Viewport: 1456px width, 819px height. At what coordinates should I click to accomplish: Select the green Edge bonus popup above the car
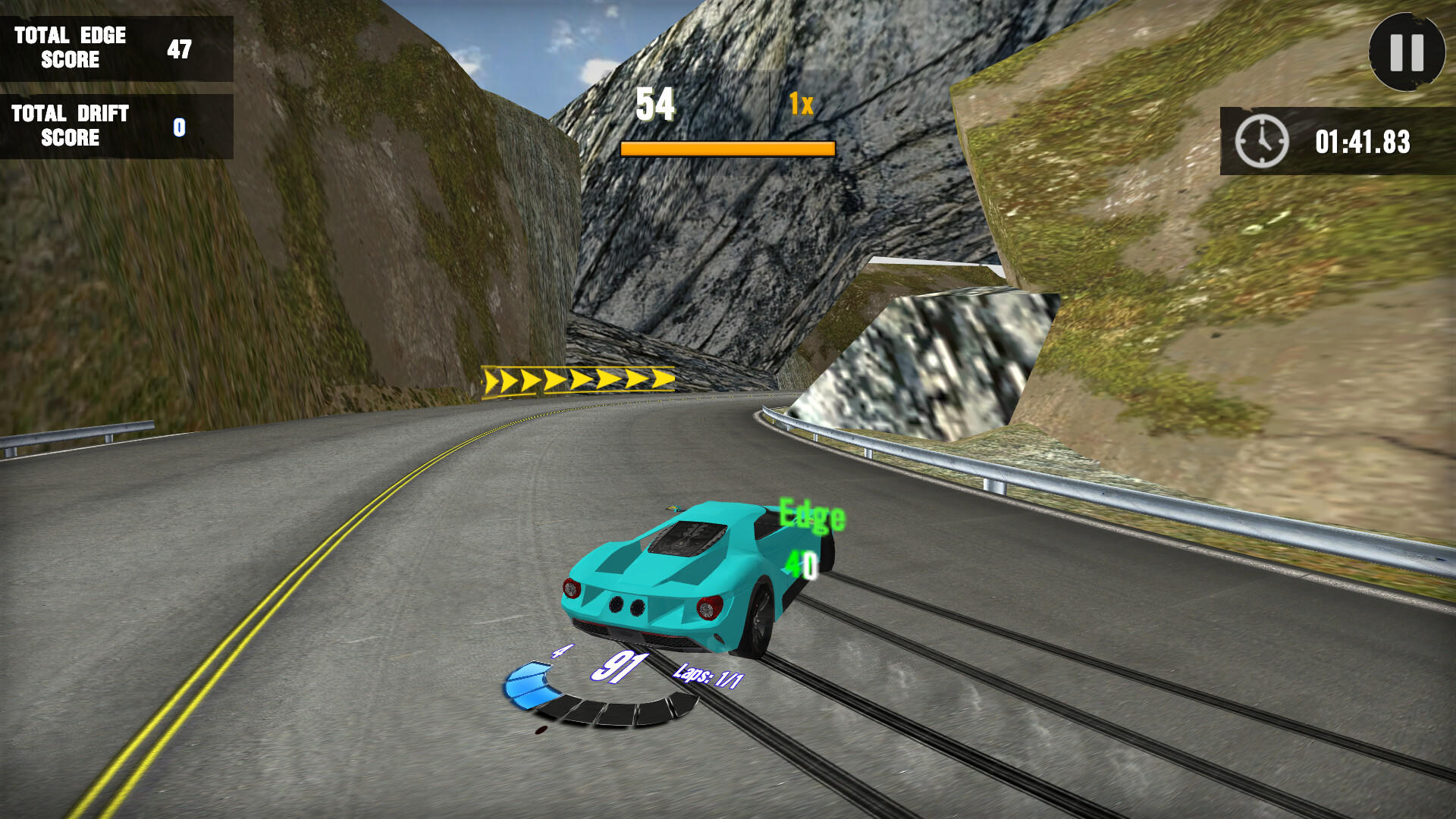(811, 516)
